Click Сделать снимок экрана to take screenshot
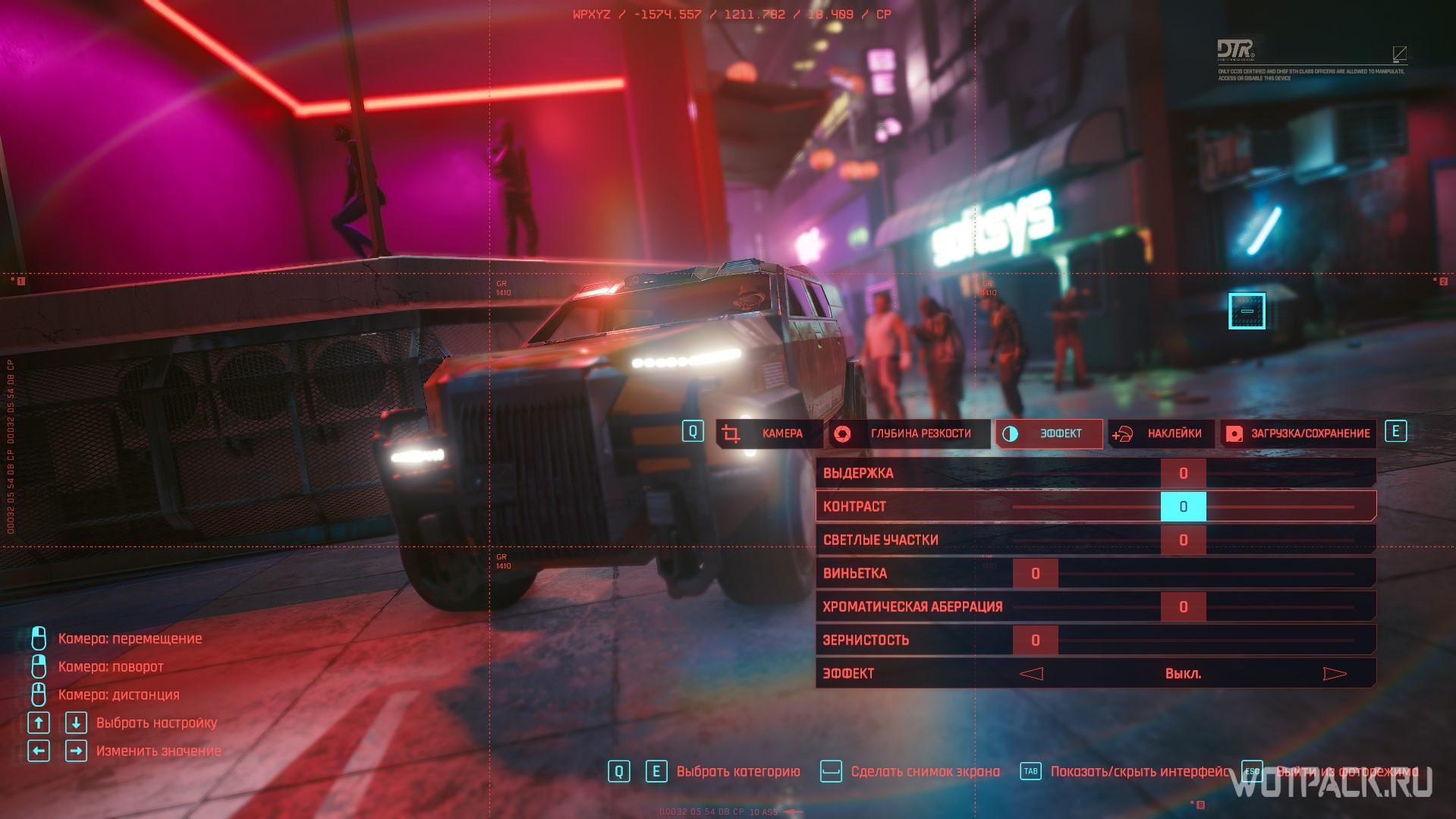 (924, 771)
